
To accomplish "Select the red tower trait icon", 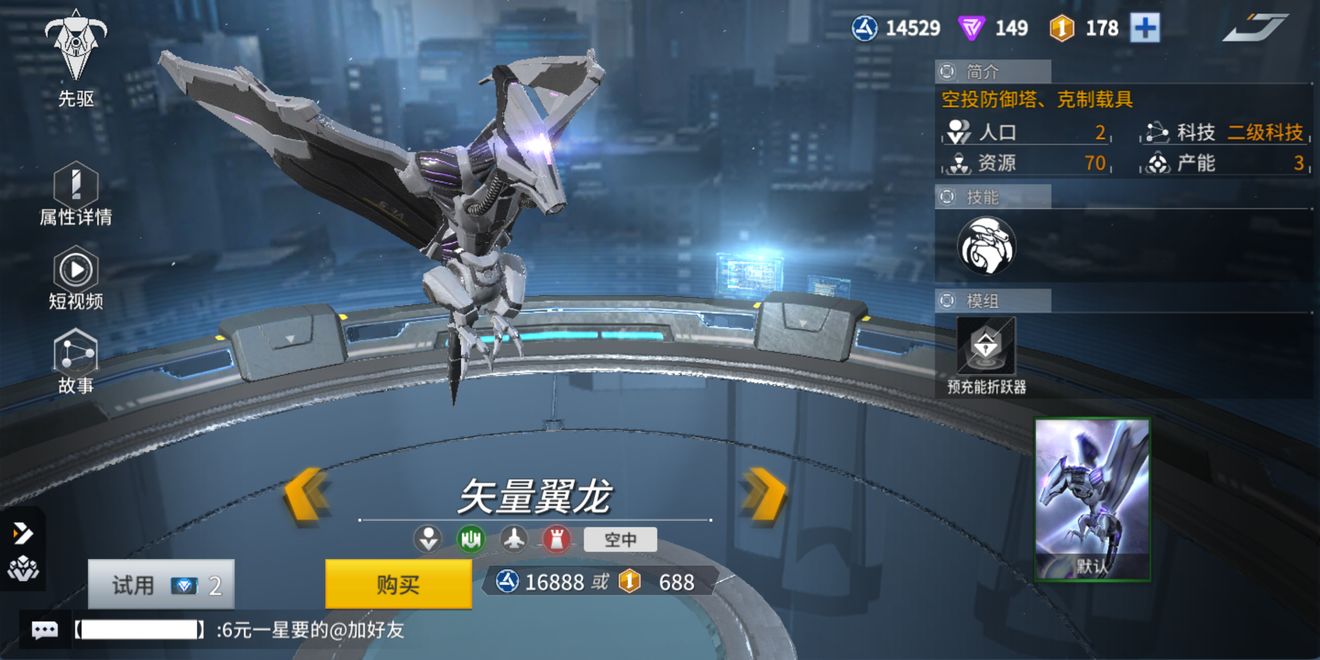I will point(557,540).
